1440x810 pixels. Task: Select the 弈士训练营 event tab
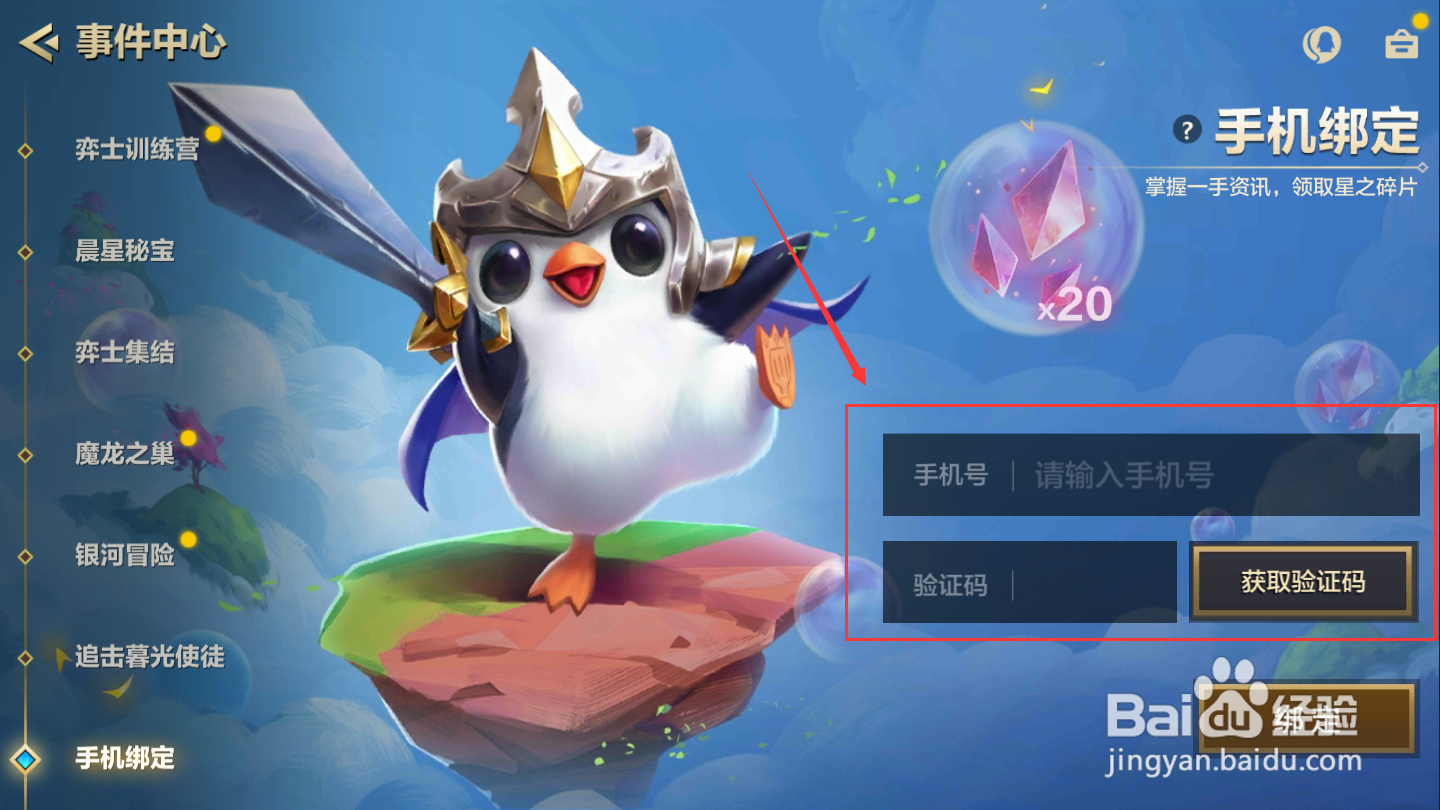click(135, 148)
